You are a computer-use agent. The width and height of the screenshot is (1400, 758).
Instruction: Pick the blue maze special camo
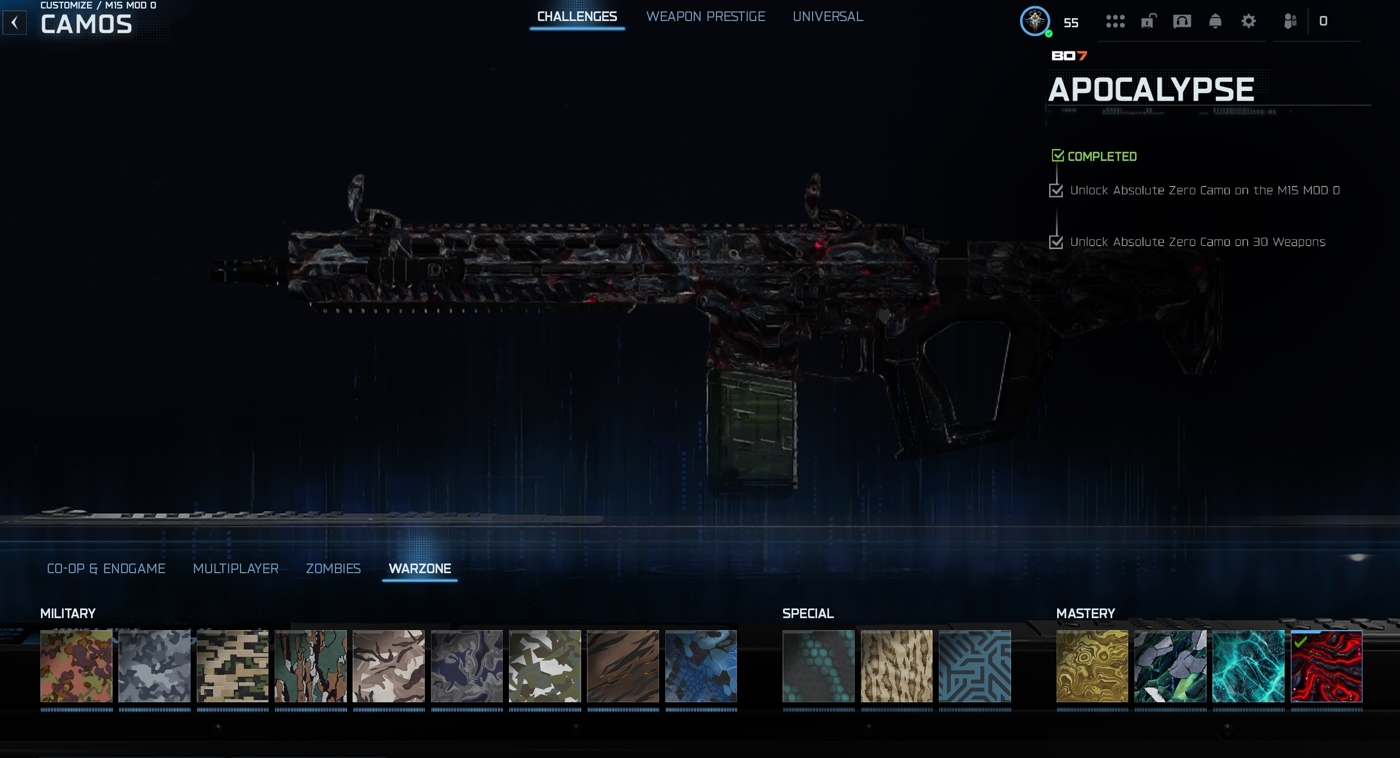[x=975, y=666]
